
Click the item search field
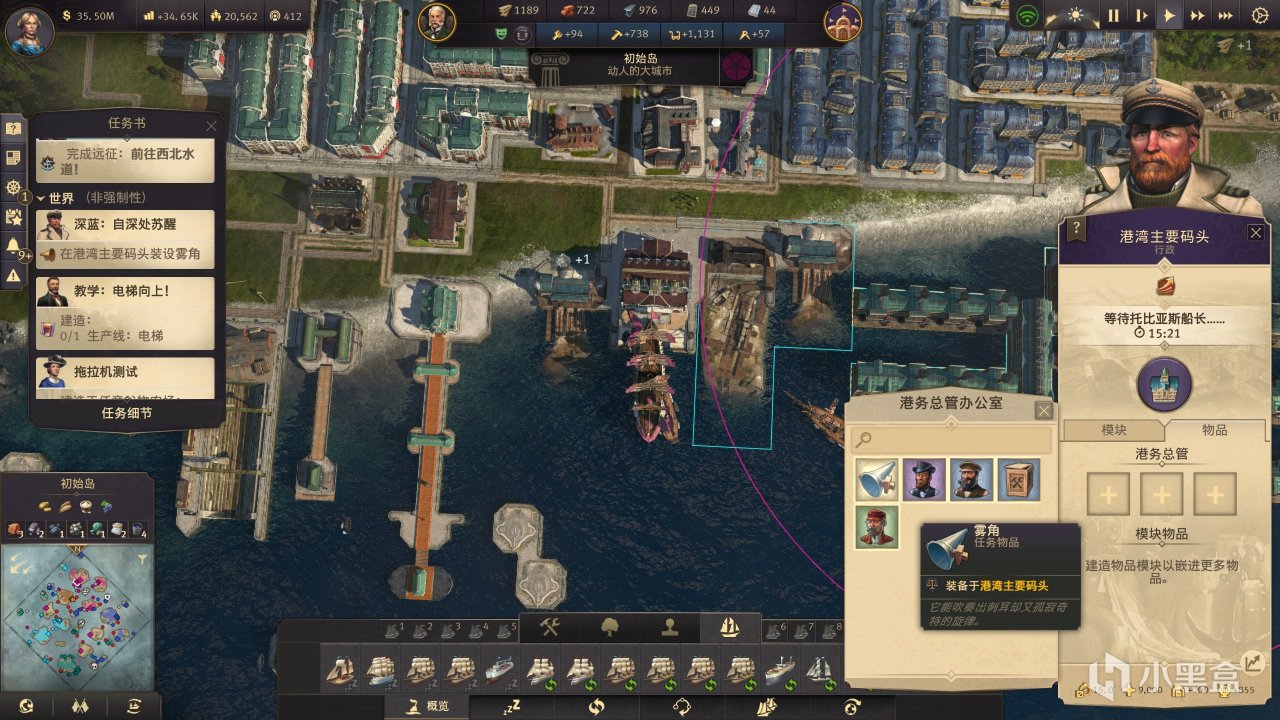[951, 440]
